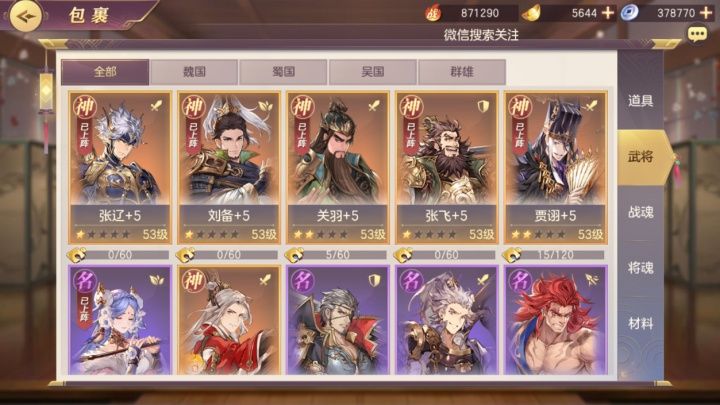Select the 张辽+5 hero card

click(x=115, y=167)
